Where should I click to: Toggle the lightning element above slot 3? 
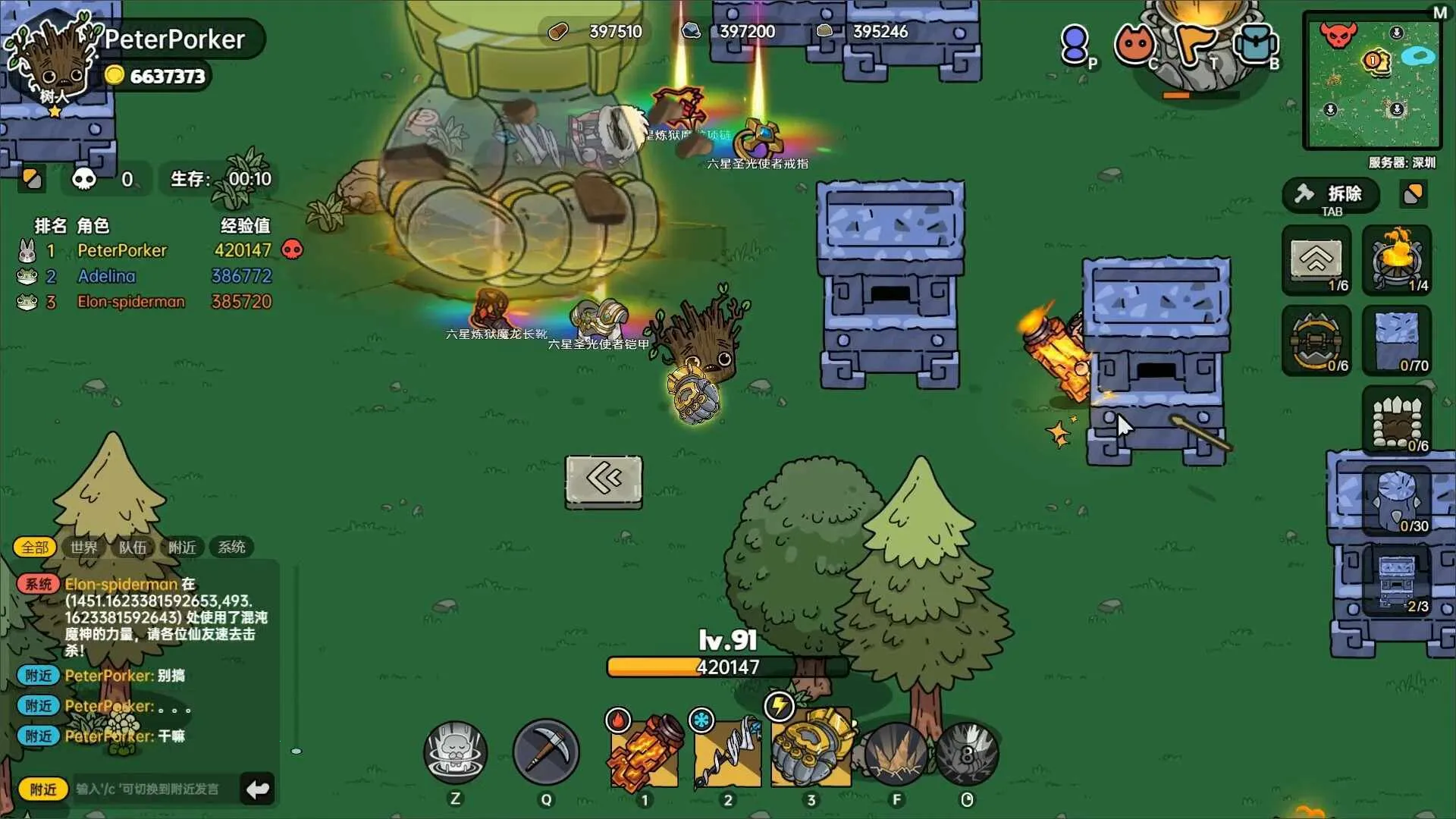click(x=780, y=705)
